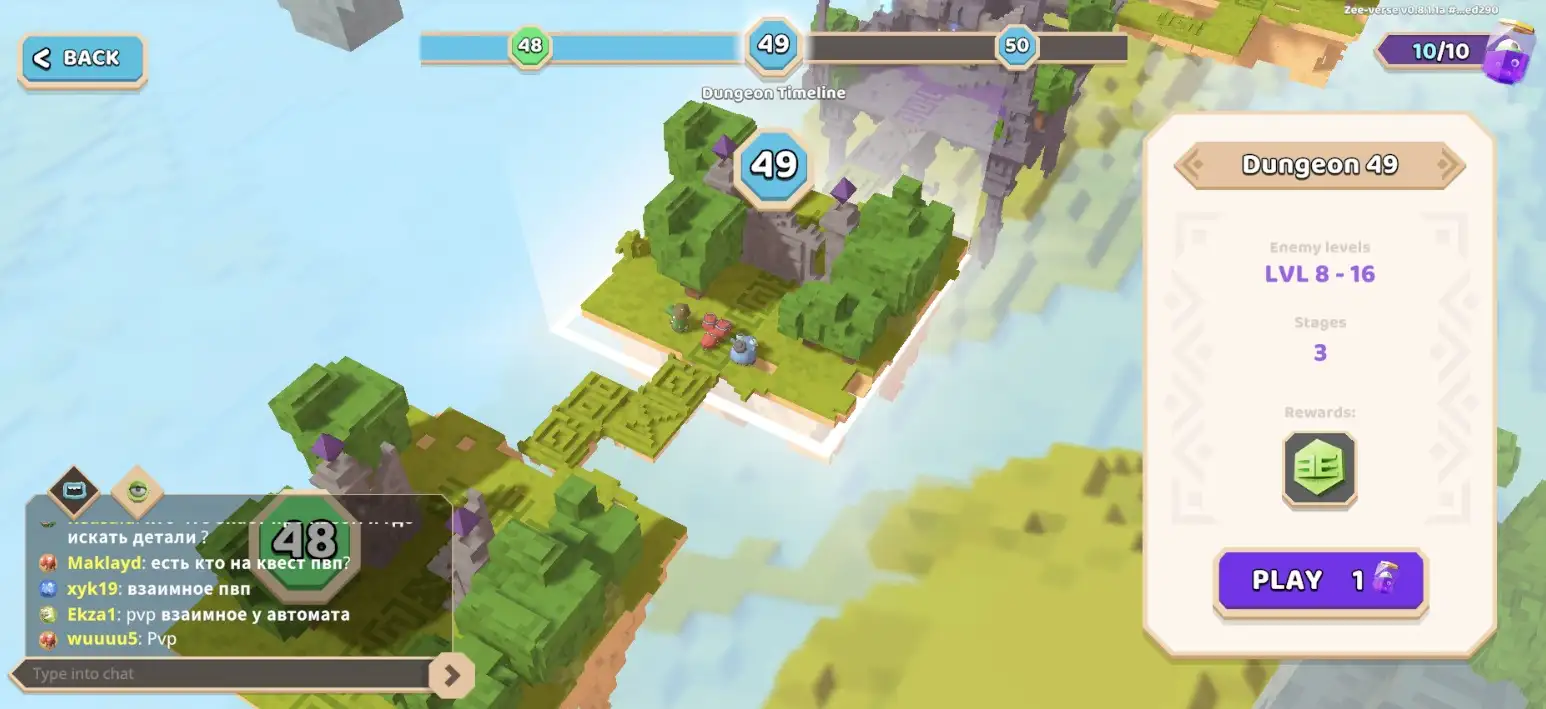This screenshot has height=709, width=1546.
Task: Select dungeon 48 on the Dungeon Timeline bar
Action: pos(529,46)
